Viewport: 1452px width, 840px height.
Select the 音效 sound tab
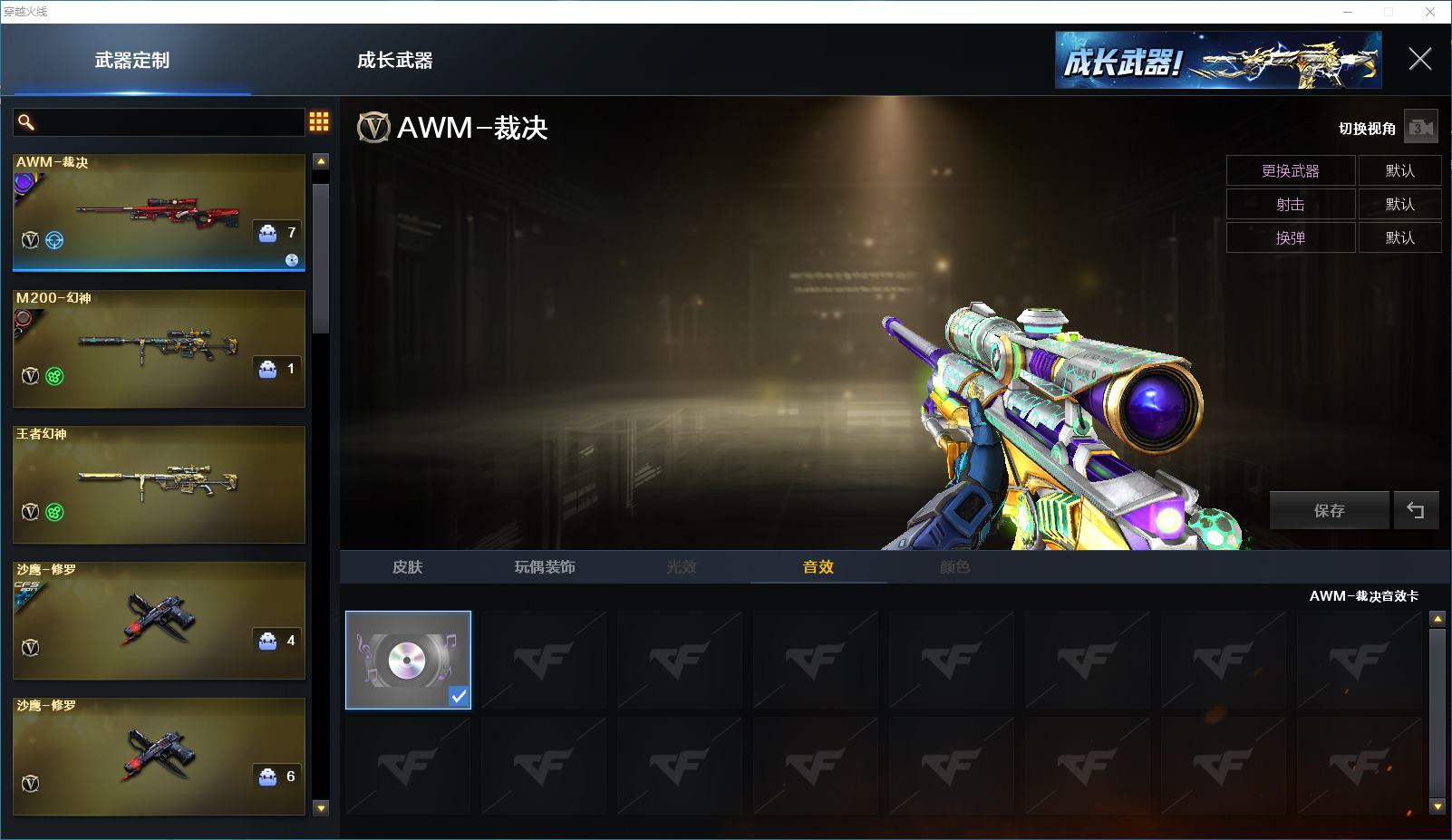coord(818,566)
